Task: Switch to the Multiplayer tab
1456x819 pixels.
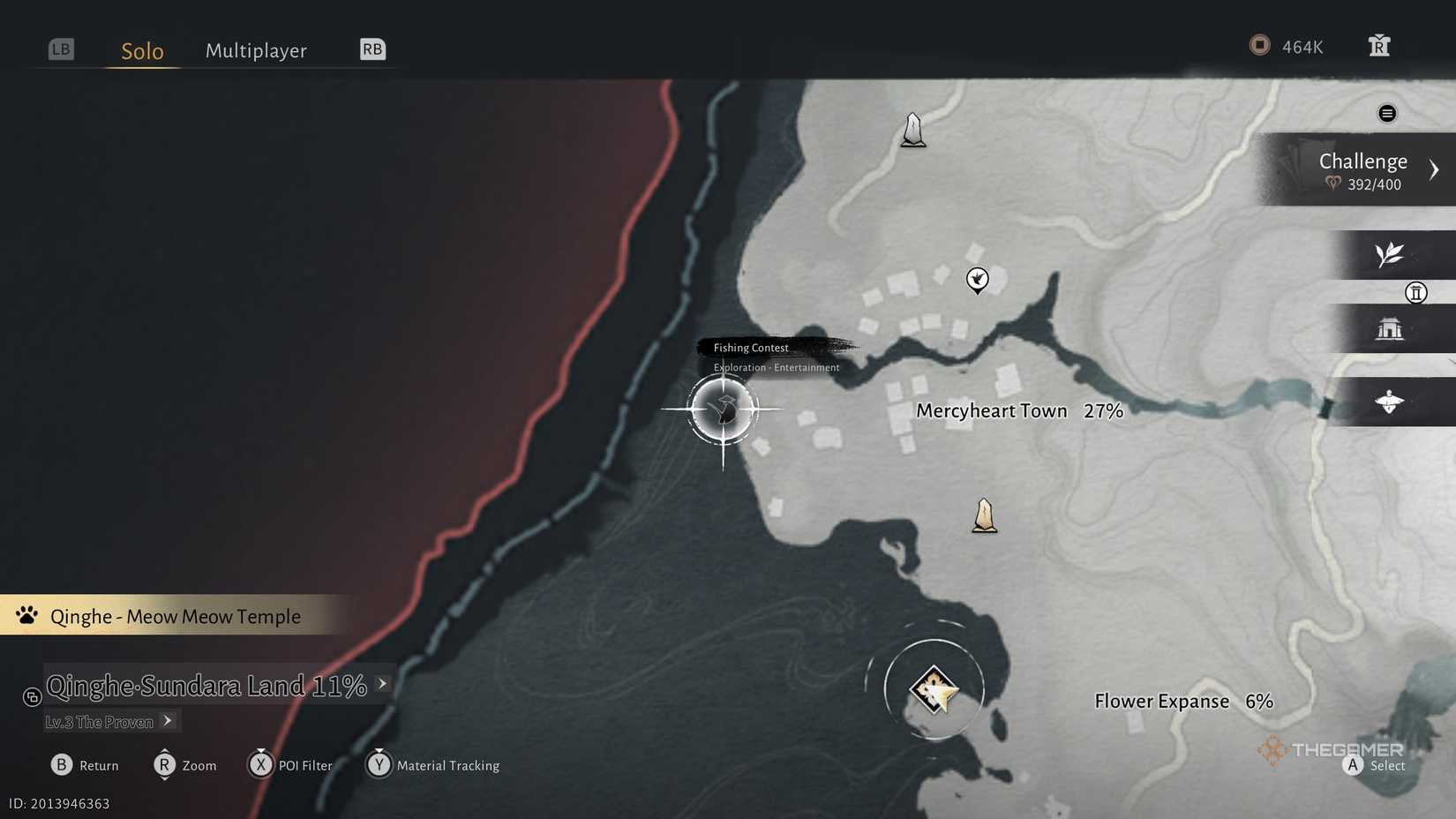Action: [x=256, y=50]
